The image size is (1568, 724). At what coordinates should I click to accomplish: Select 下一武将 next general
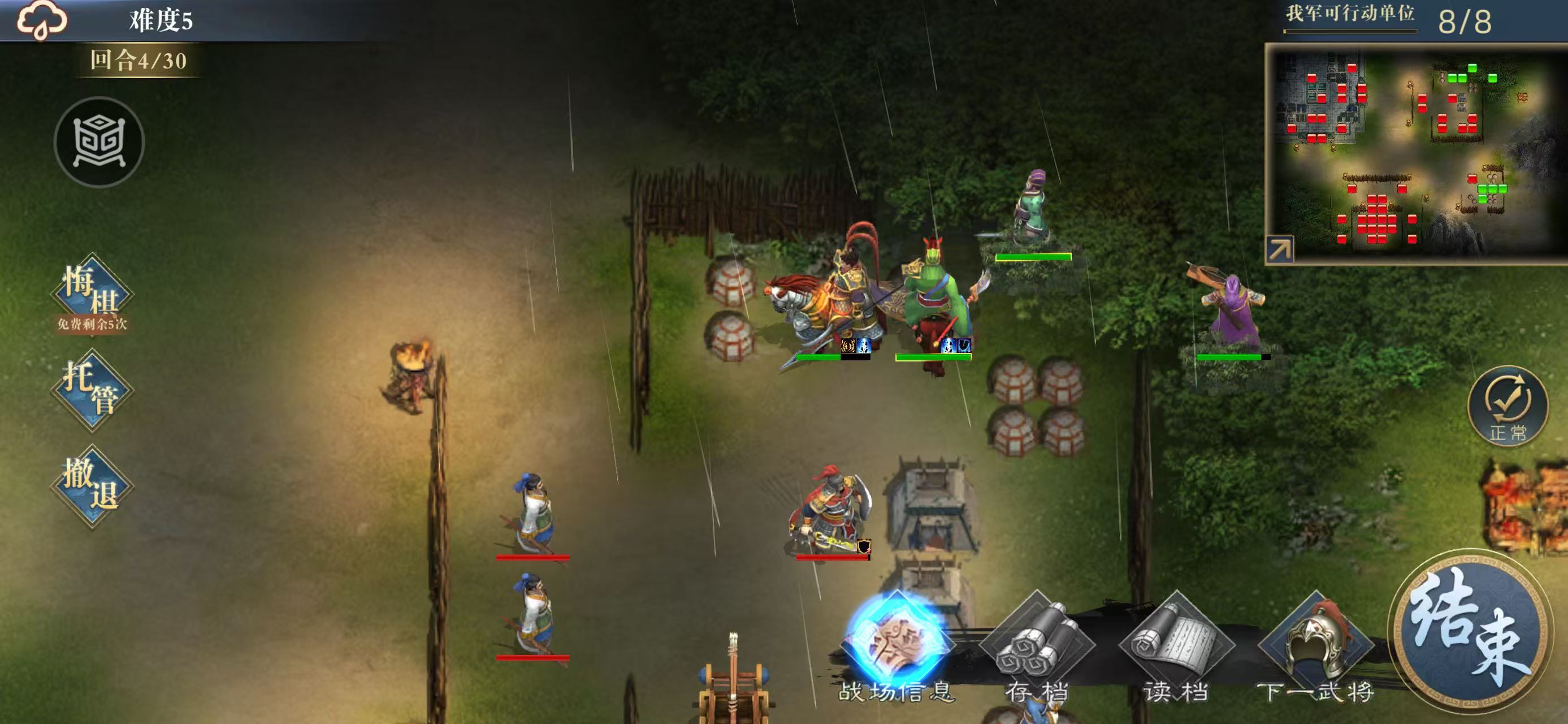pos(1316,649)
